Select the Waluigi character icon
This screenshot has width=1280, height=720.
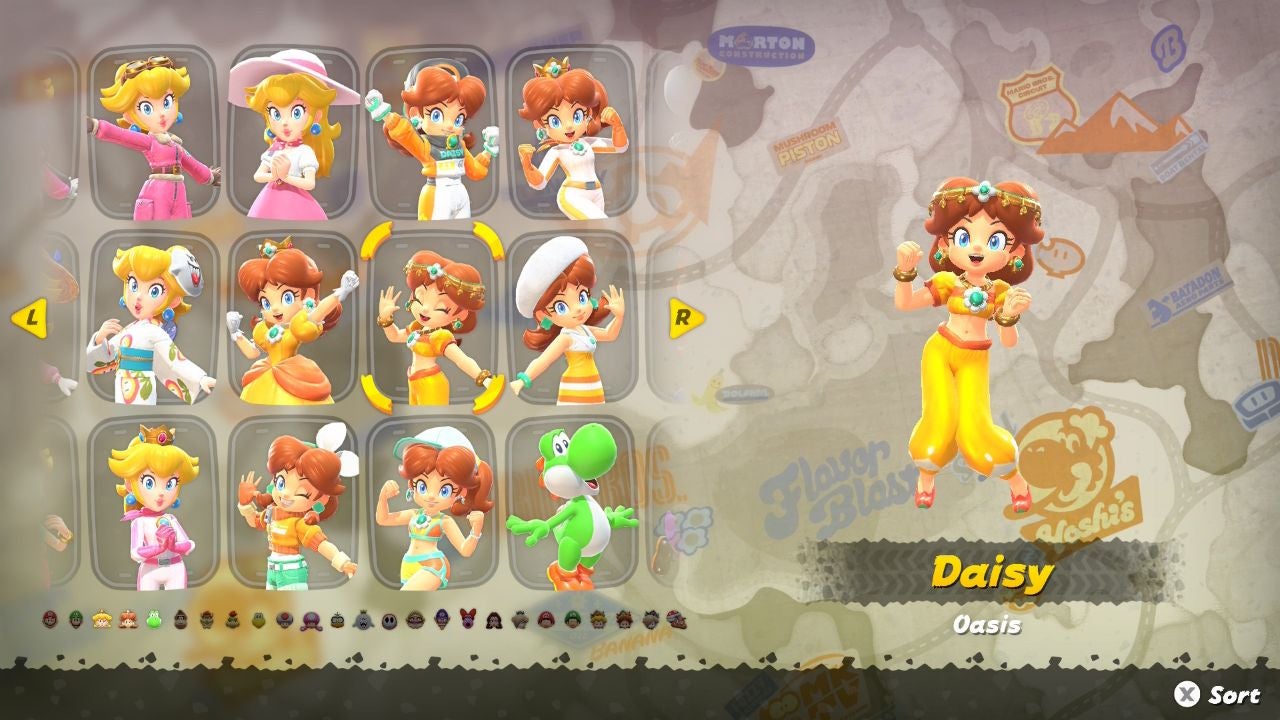pyautogui.click(x=442, y=621)
